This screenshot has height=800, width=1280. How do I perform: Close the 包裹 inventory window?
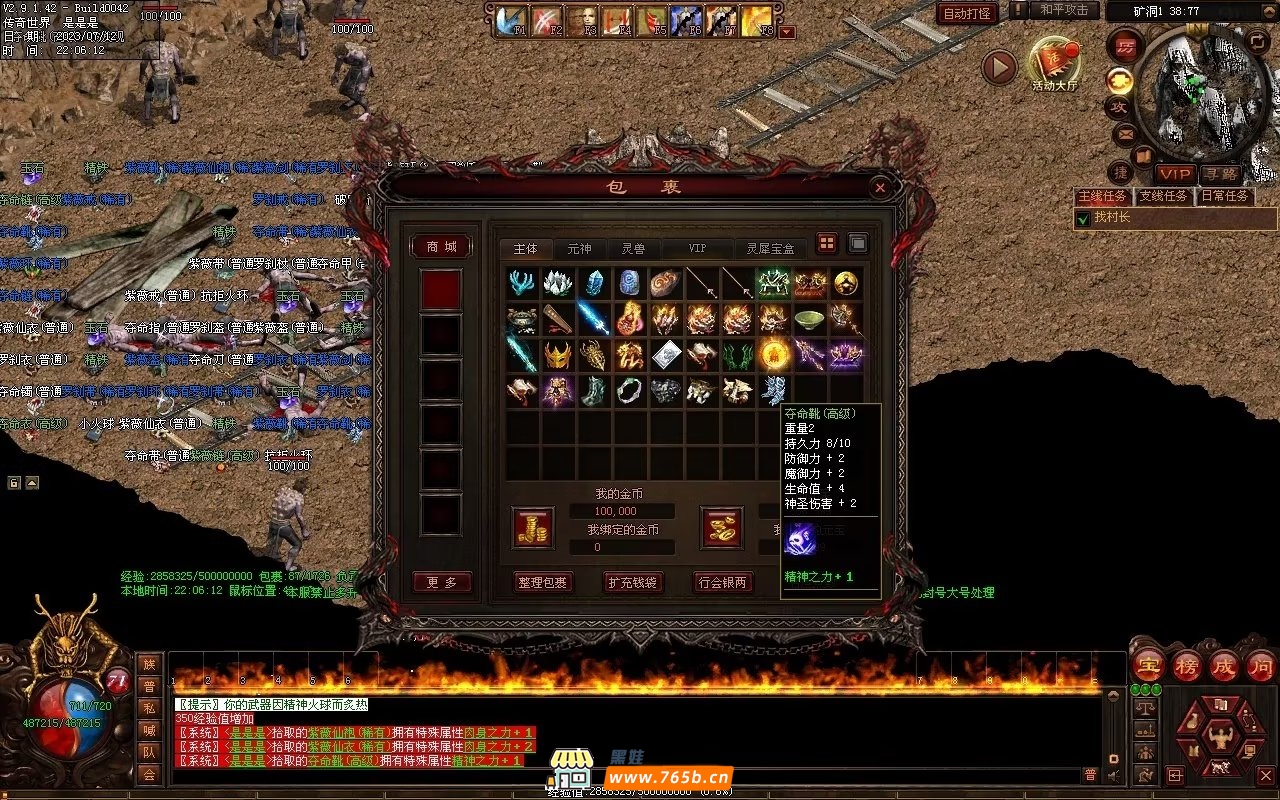pyautogui.click(x=880, y=187)
